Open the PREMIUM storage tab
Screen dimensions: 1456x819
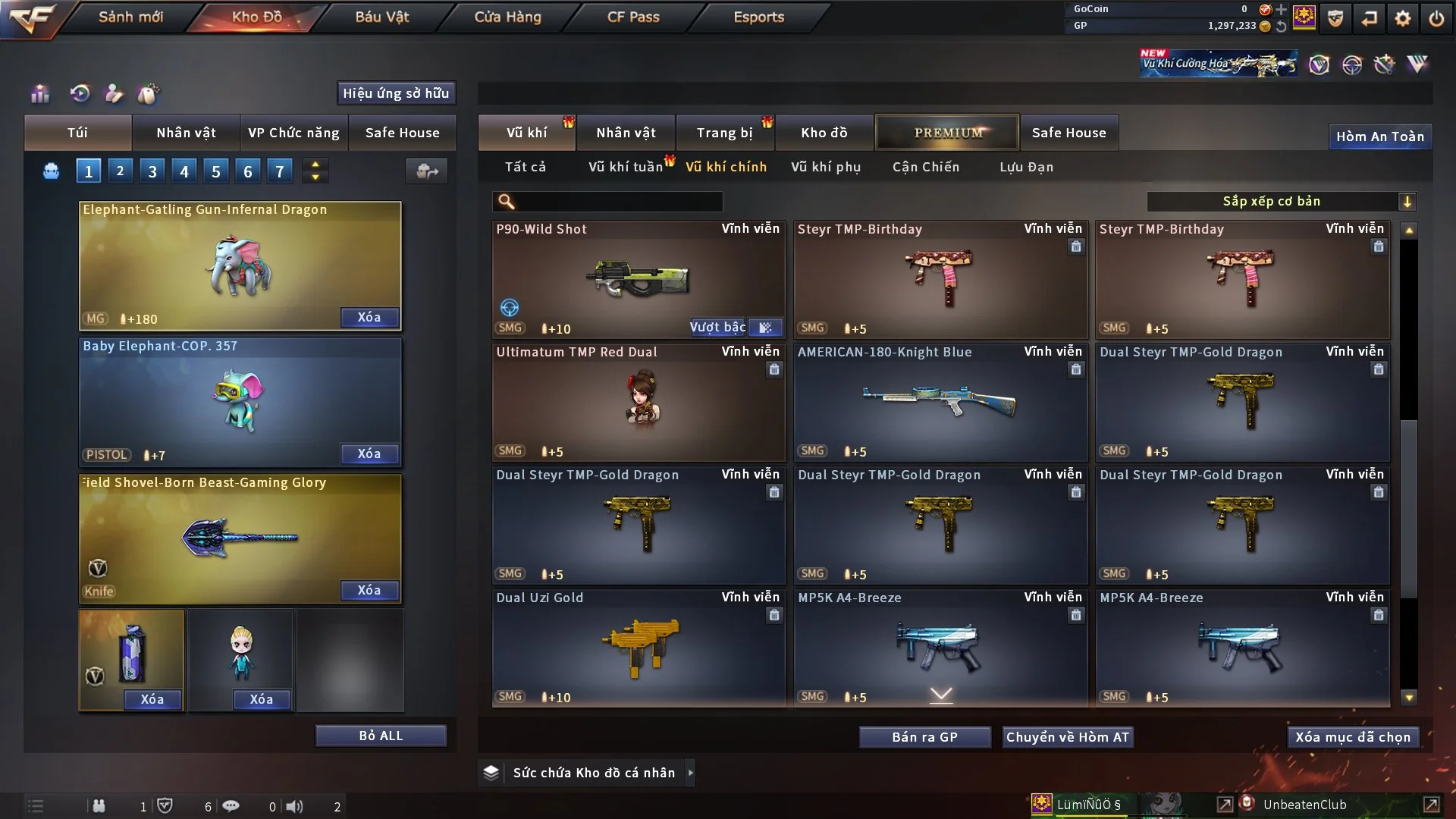pyautogui.click(x=947, y=133)
